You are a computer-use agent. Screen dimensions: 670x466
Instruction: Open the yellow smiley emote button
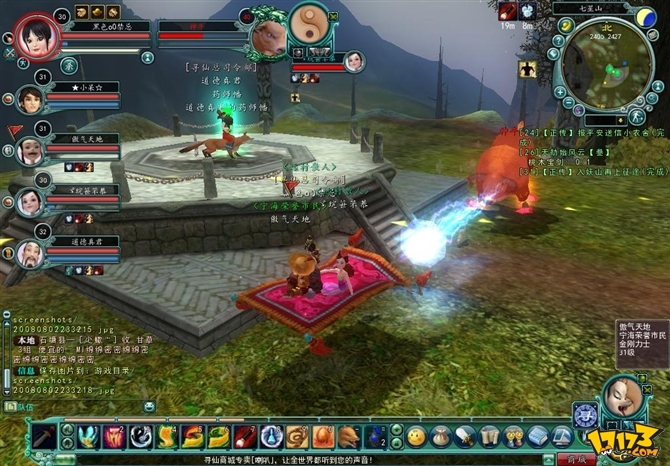point(416,436)
